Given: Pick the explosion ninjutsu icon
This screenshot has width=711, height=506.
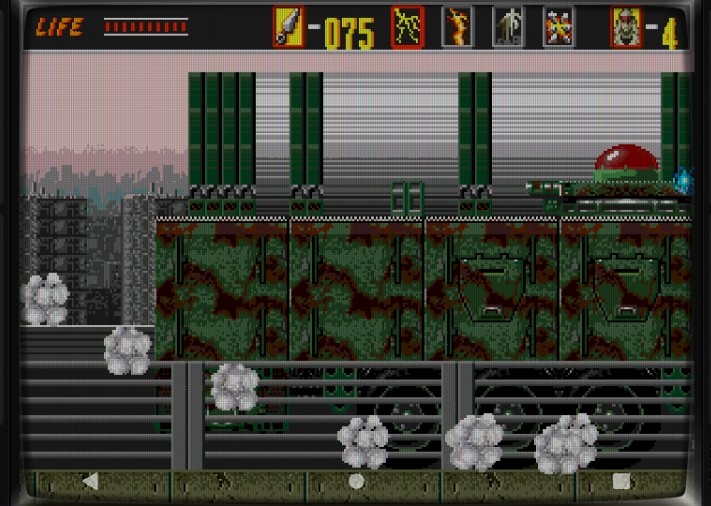Looking at the screenshot, I should [x=558, y=27].
